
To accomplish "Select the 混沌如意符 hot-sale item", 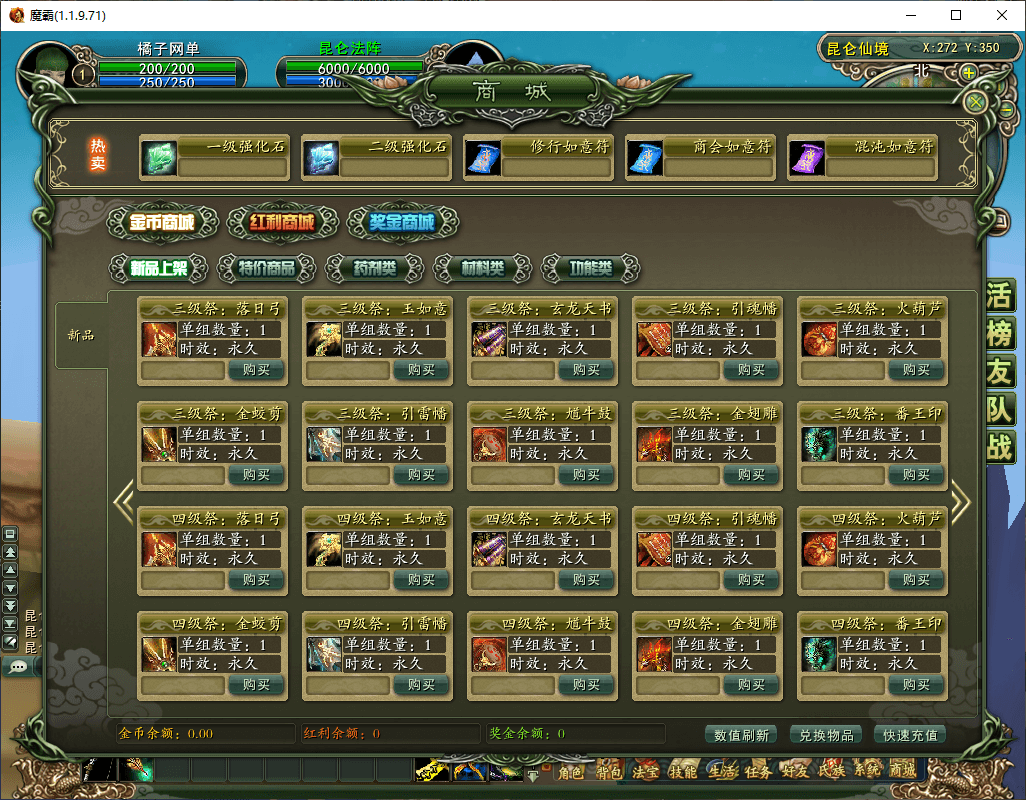I will (862, 157).
